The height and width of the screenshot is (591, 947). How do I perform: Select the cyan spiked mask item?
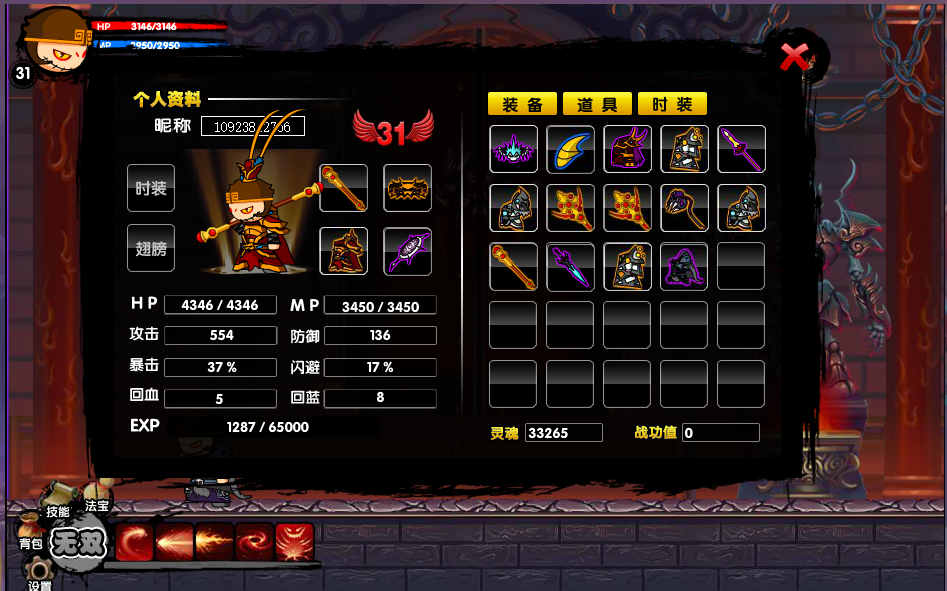coord(514,149)
